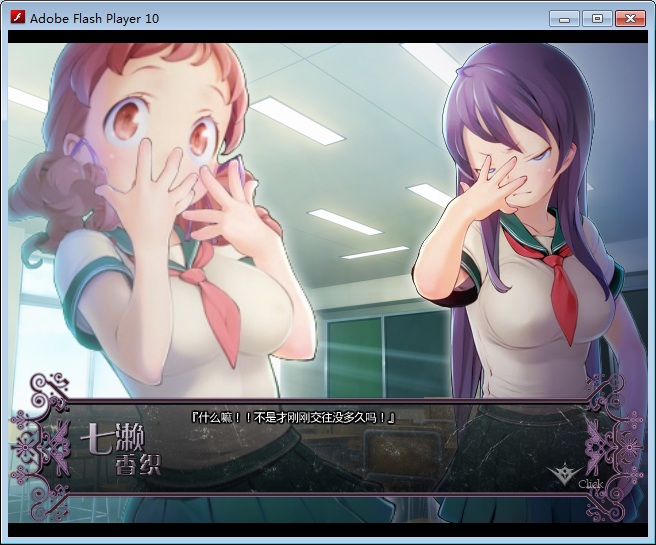Screen dimensions: 656x545
Task: Minimize the Flash Player window
Action: (564, 18)
